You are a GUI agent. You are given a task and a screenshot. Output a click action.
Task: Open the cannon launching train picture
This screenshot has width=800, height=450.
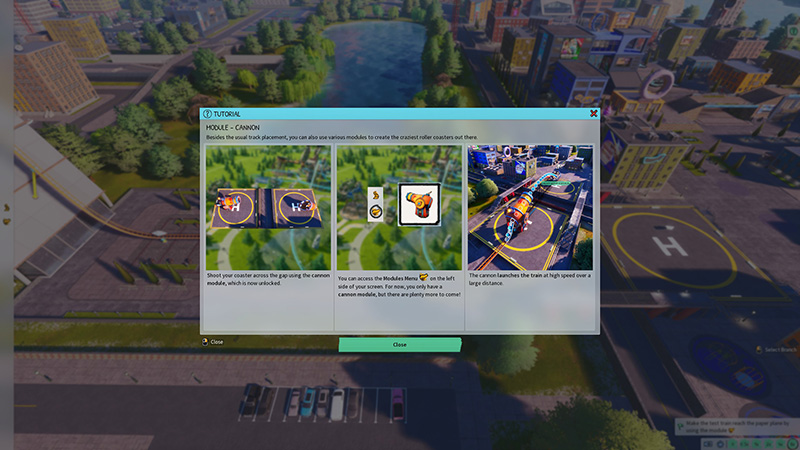(x=530, y=207)
